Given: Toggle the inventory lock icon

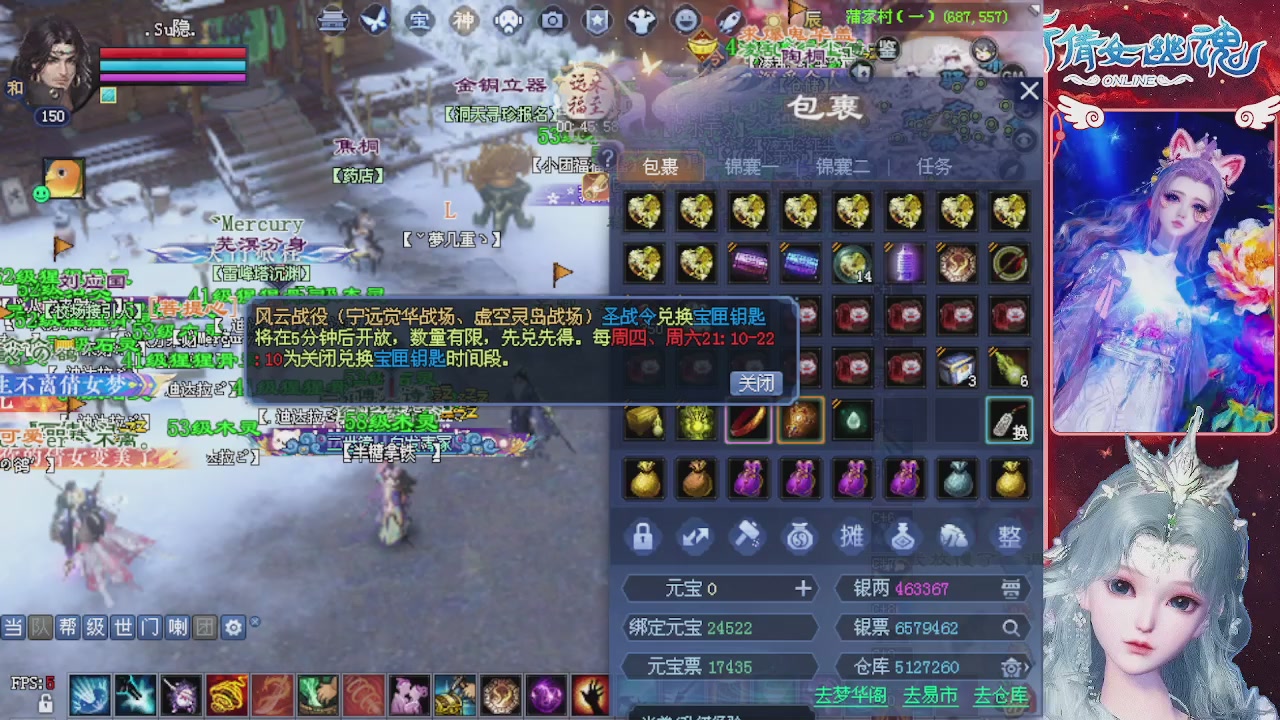Looking at the screenshot, I should point(643,537).
